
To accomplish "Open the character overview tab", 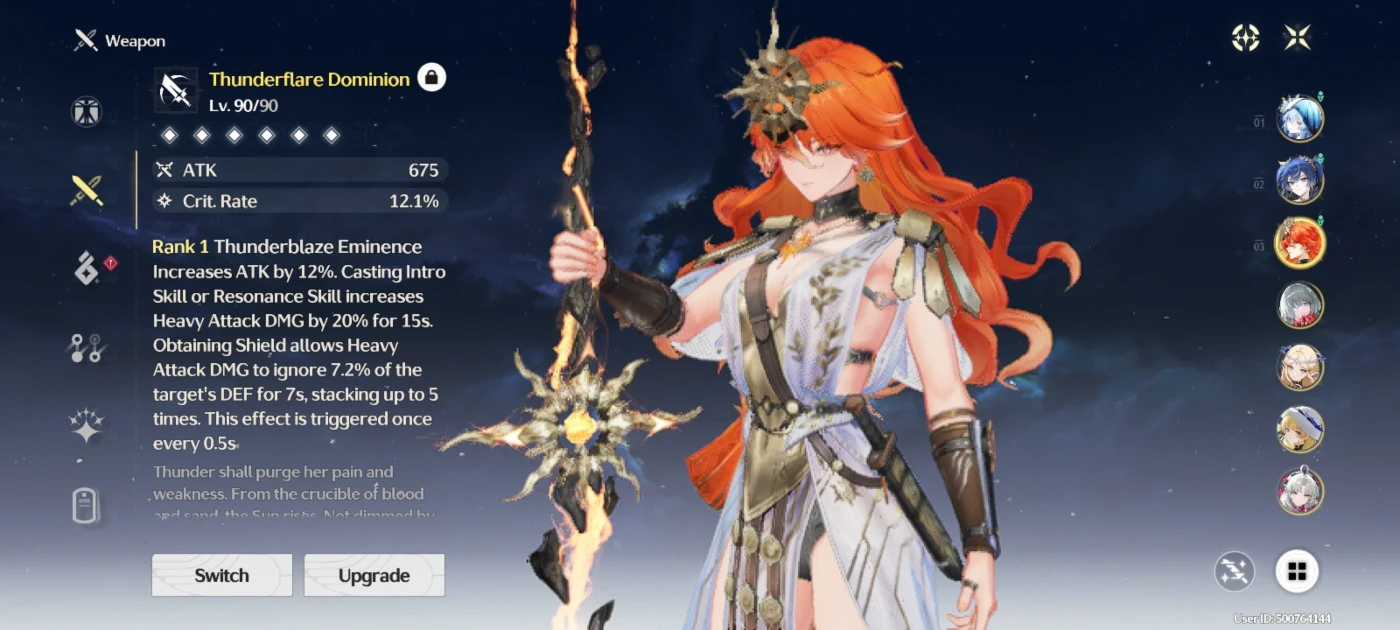I will (87, 111).
